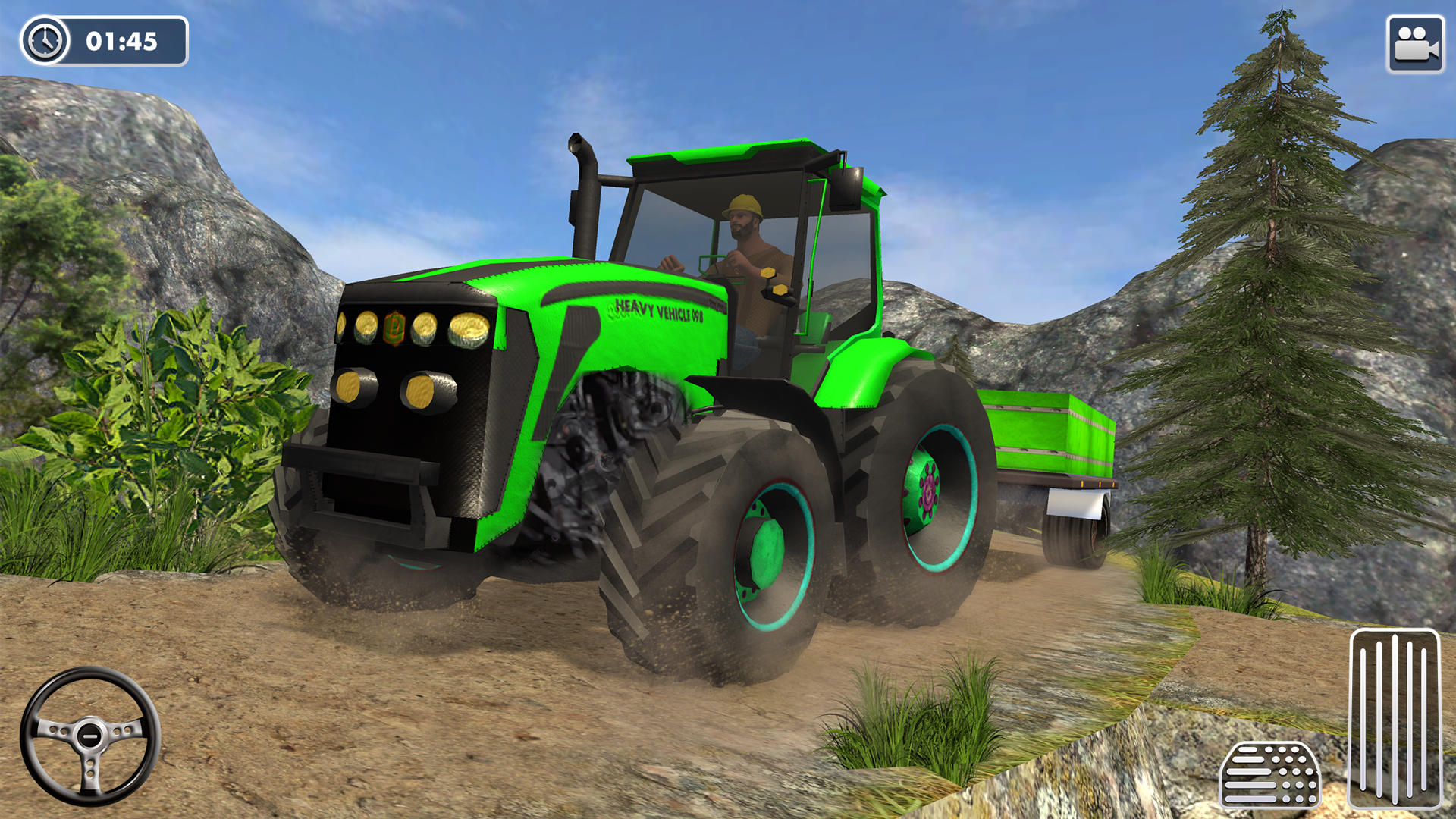Select the steering wheel control
Viewport: 1456px width, 819px height.
pos(91,736)
